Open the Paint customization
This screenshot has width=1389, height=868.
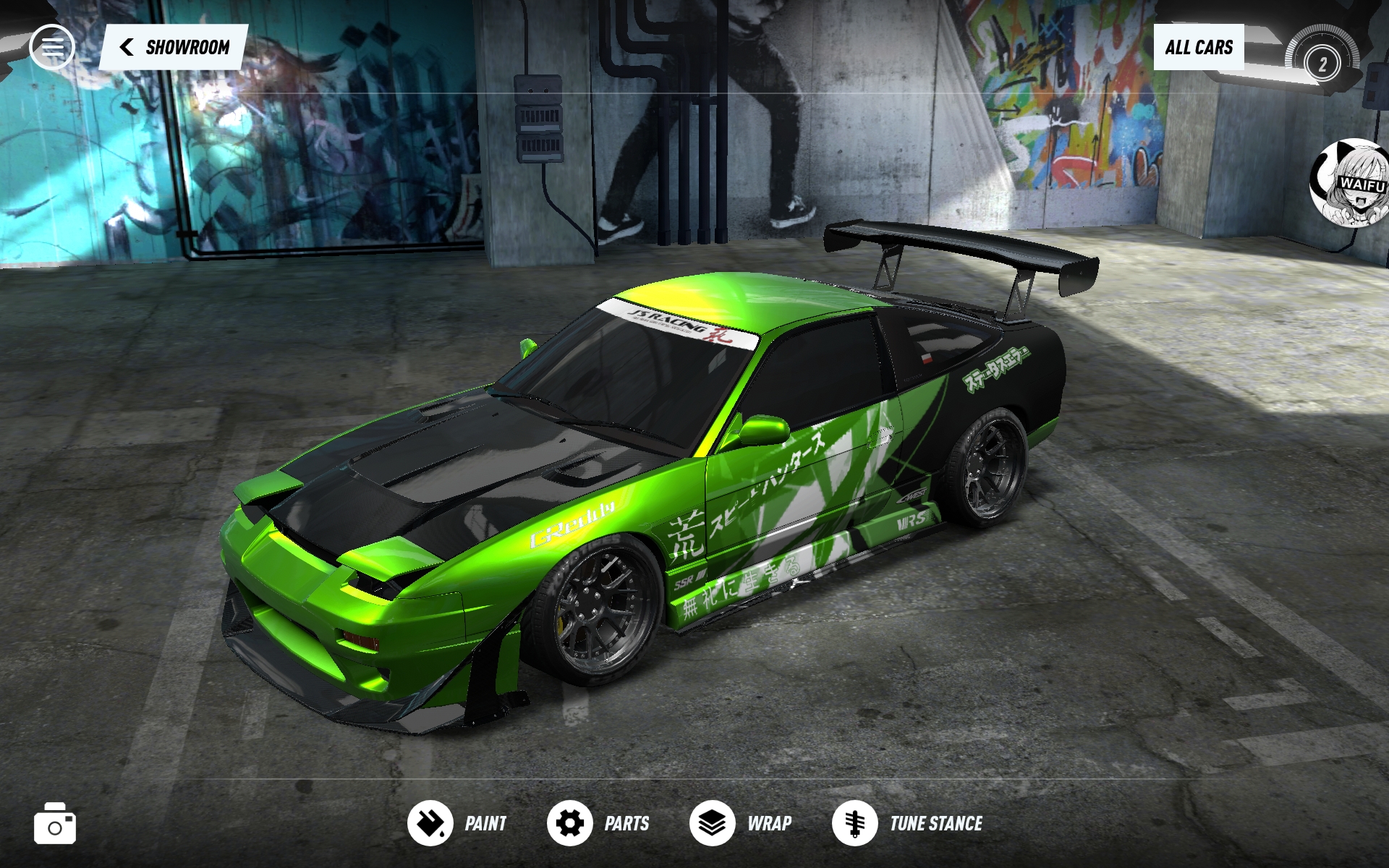click(x=457, y=823)
